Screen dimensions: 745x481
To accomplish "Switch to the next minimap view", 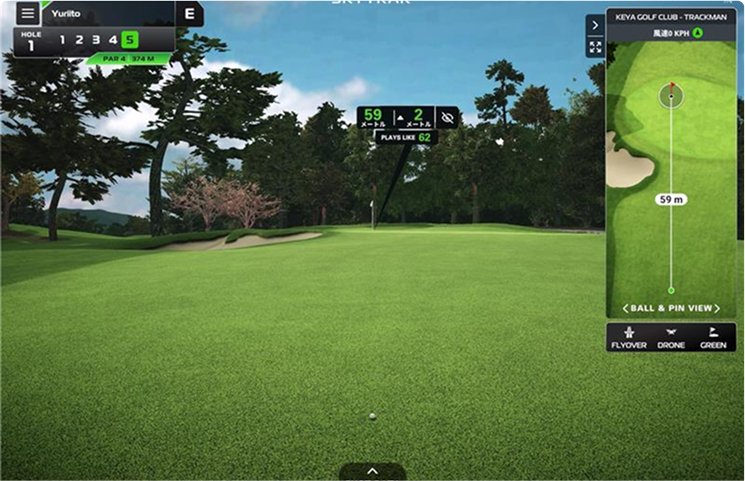I will coord(717,308).
